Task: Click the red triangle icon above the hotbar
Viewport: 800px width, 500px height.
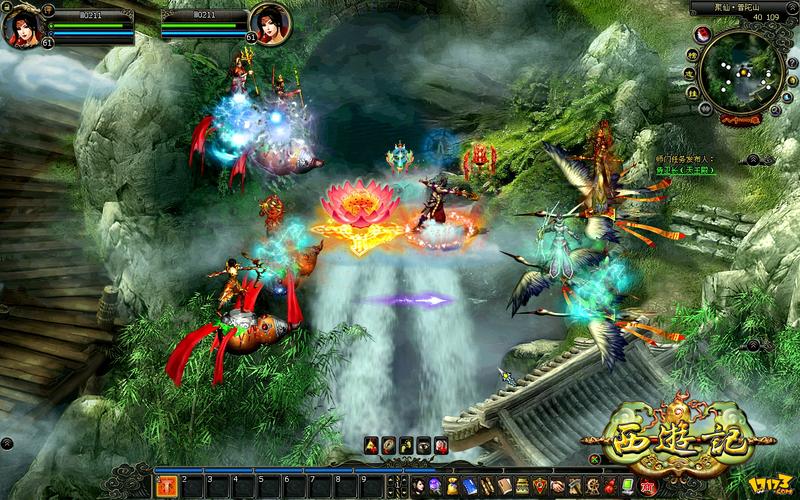Action: tap(371, 446)
